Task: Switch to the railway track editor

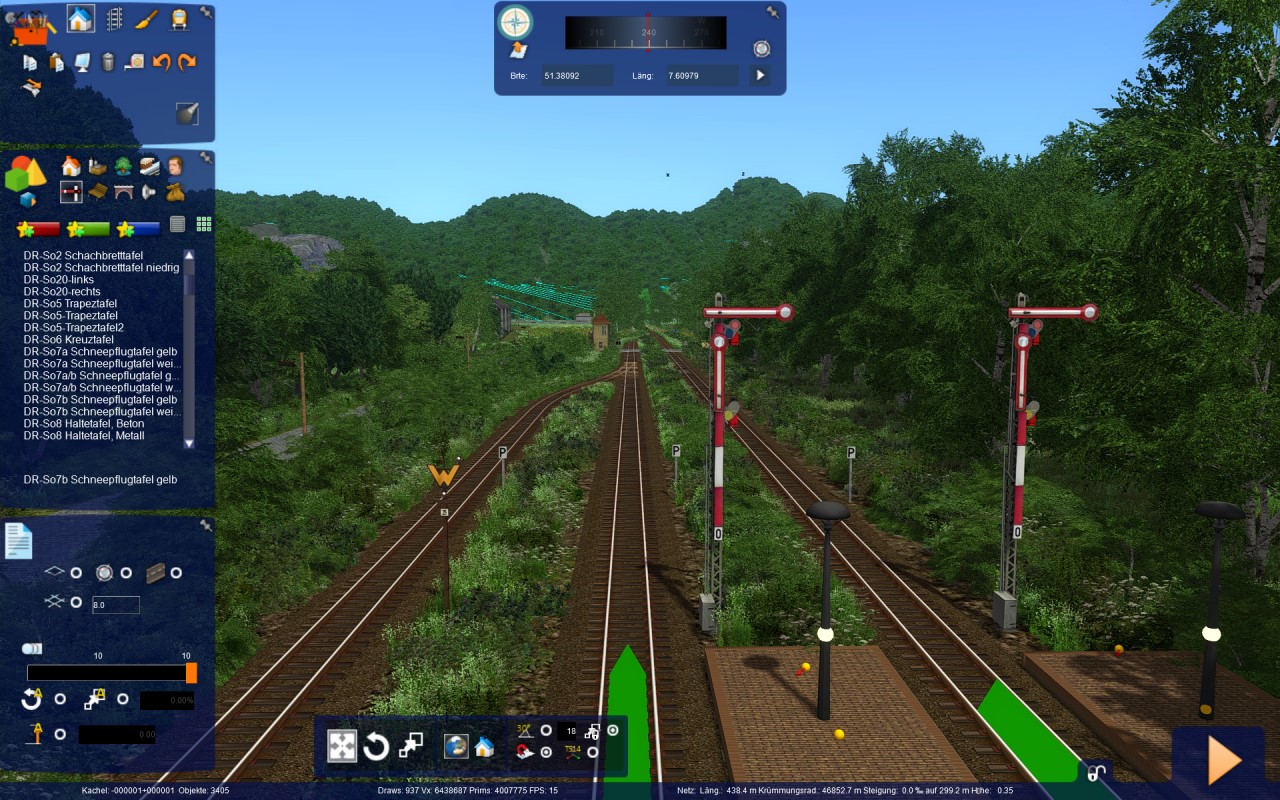Action: (114, 19)
